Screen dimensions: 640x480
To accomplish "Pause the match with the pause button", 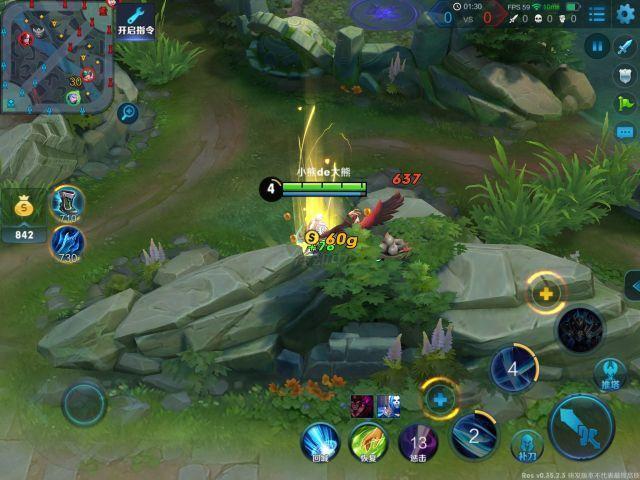I will (597, 46).
